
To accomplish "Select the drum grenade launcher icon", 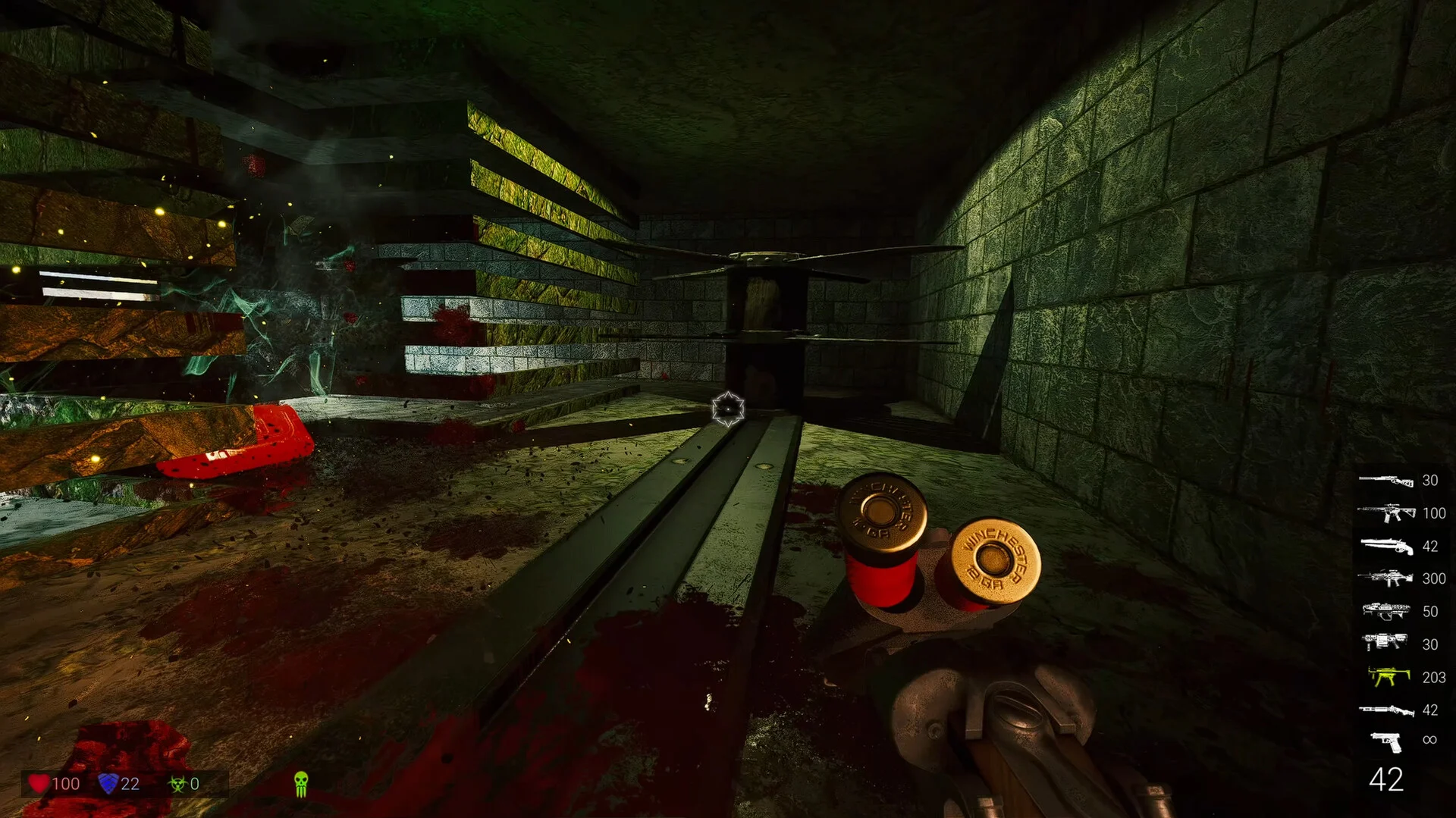I will pyautogui.click(x=1385, y=644).
